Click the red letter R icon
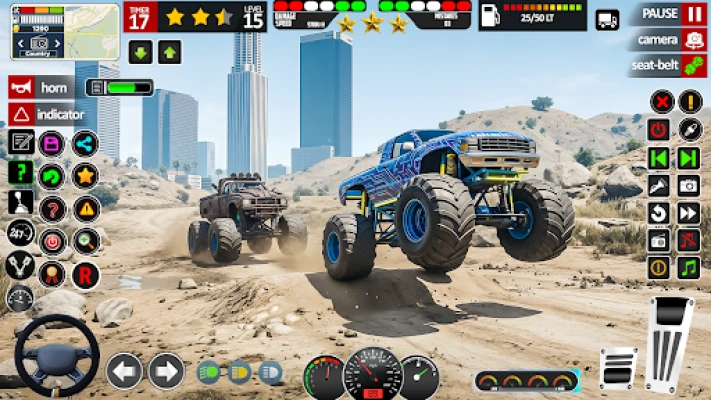 (x=86, y=274)
